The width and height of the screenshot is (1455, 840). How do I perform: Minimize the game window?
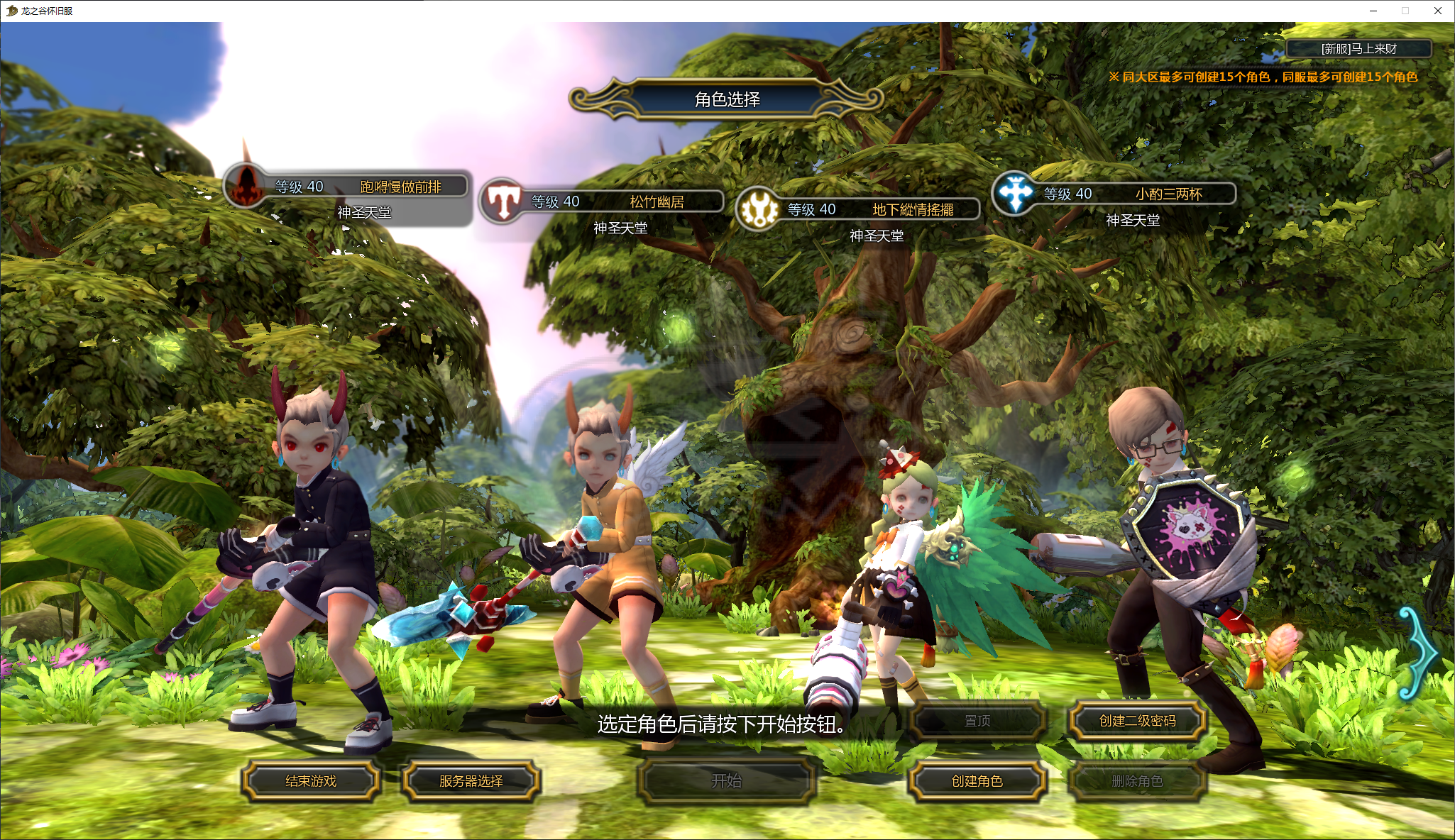click(x=1373, y=11)
